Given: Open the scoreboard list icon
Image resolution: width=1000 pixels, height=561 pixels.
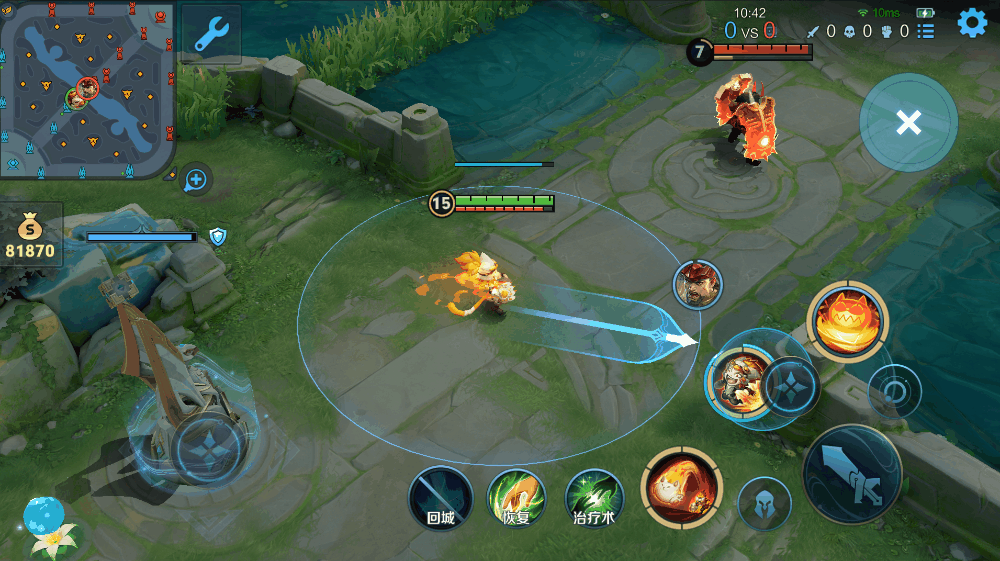Looking at the screenshot, I should click(926, 31).
